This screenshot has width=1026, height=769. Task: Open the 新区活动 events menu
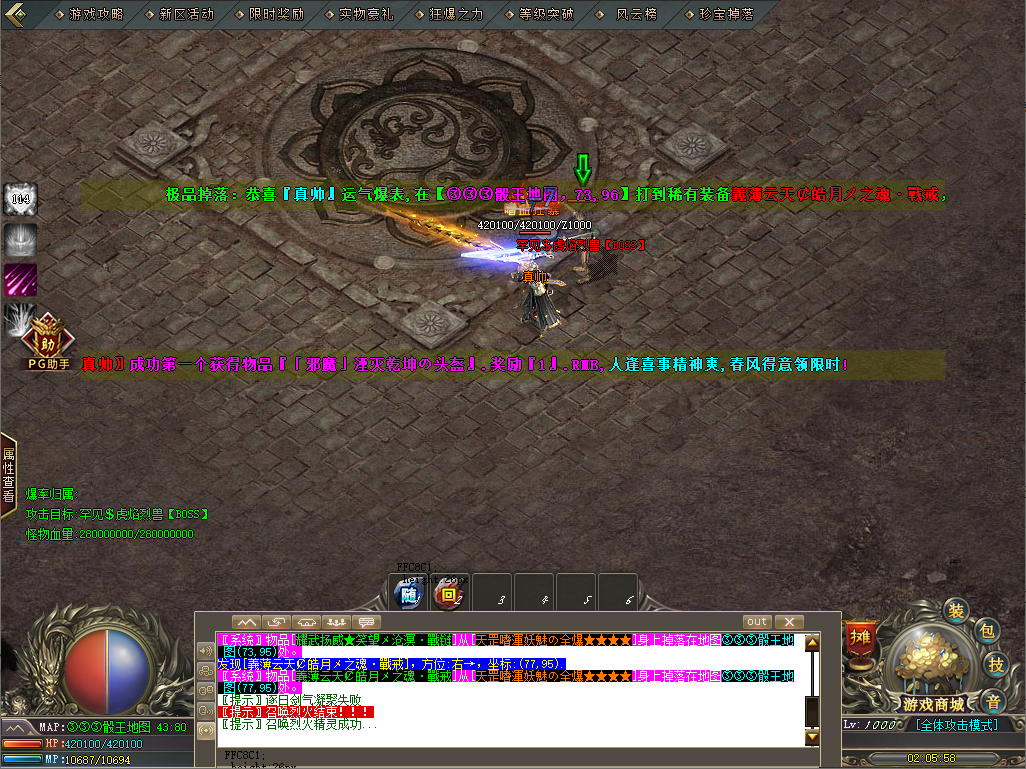[x=186, y=14]
